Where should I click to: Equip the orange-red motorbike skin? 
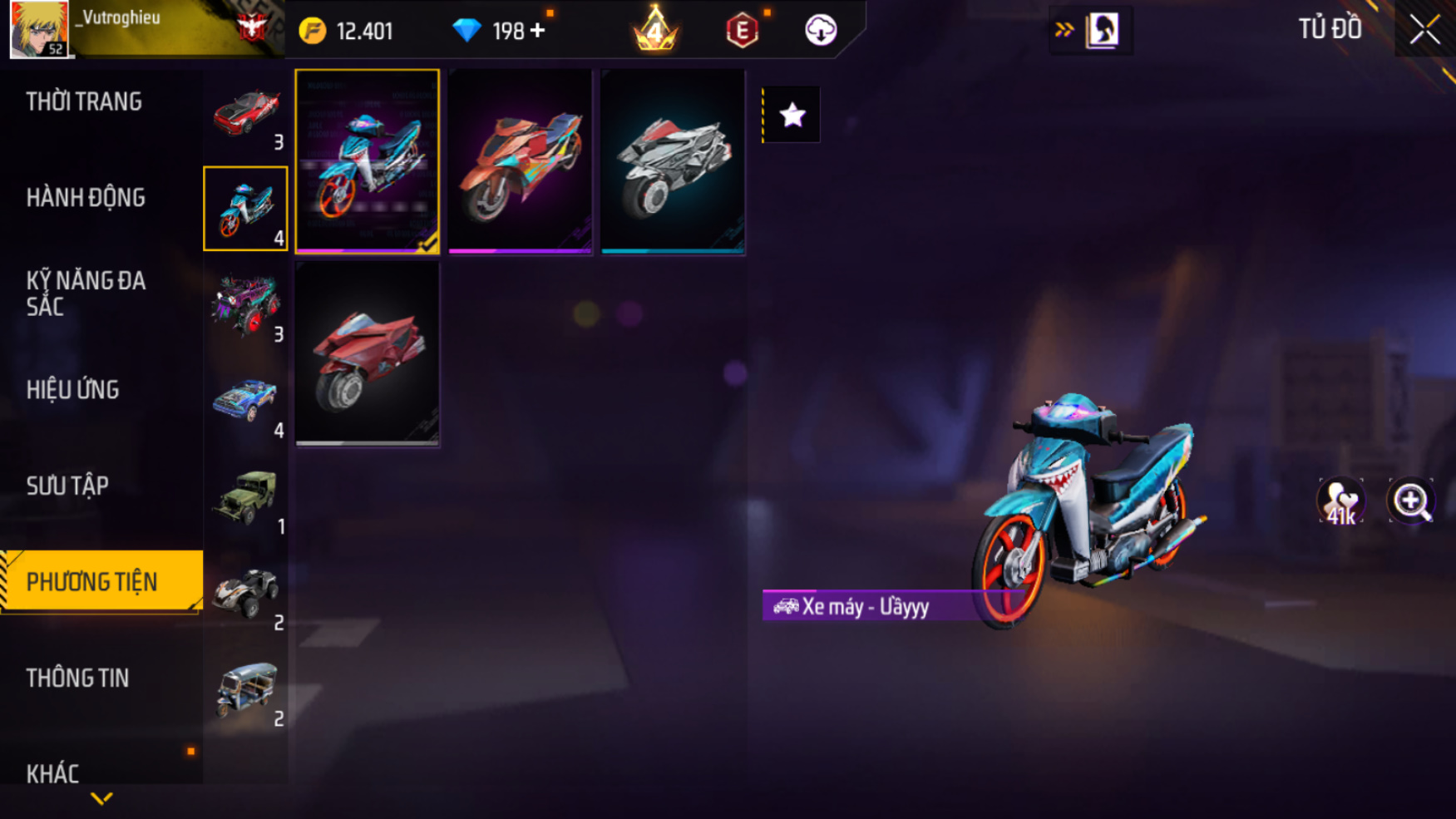coord(520,161)
